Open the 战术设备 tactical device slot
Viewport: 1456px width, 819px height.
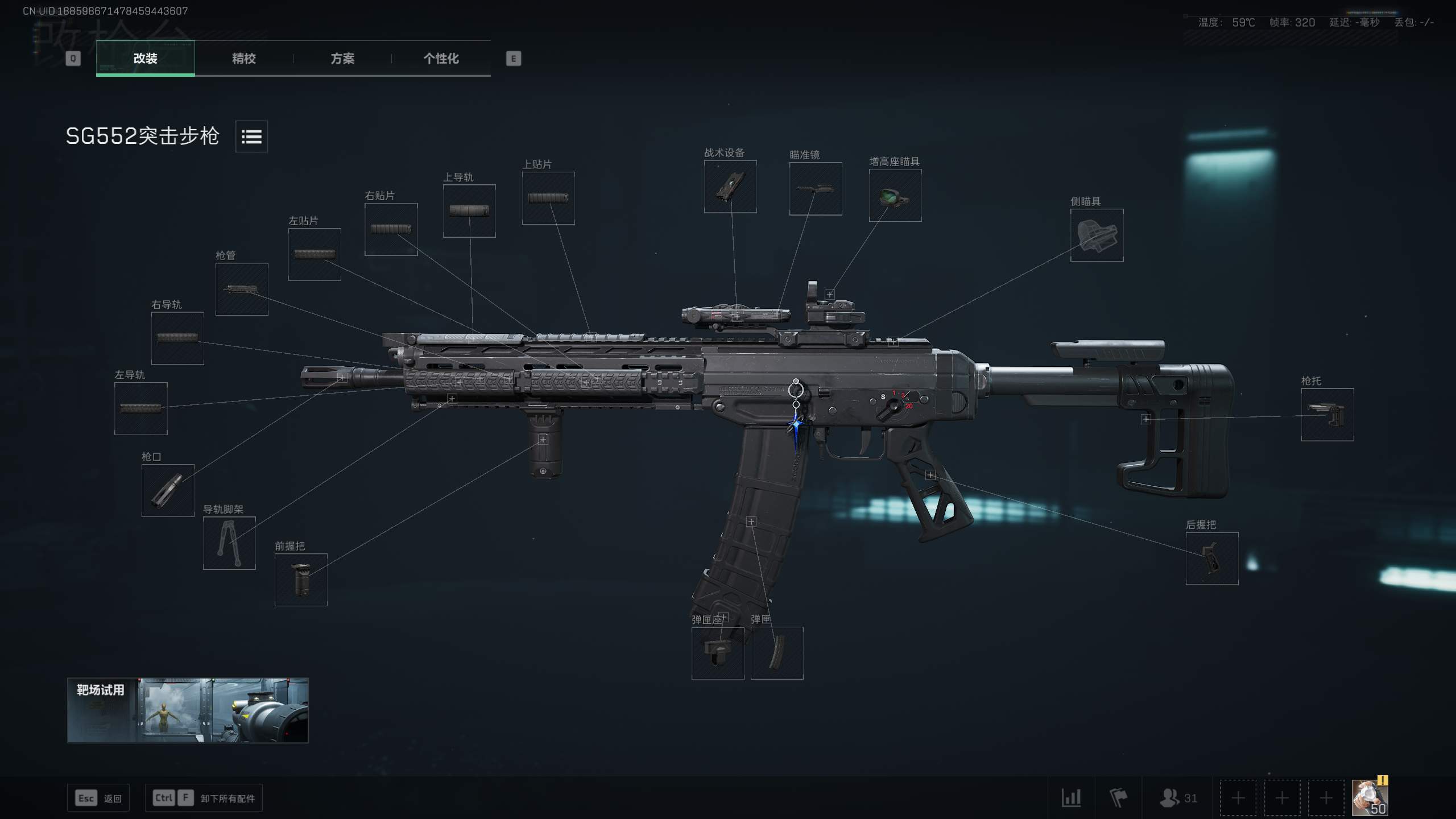[730, 187]
